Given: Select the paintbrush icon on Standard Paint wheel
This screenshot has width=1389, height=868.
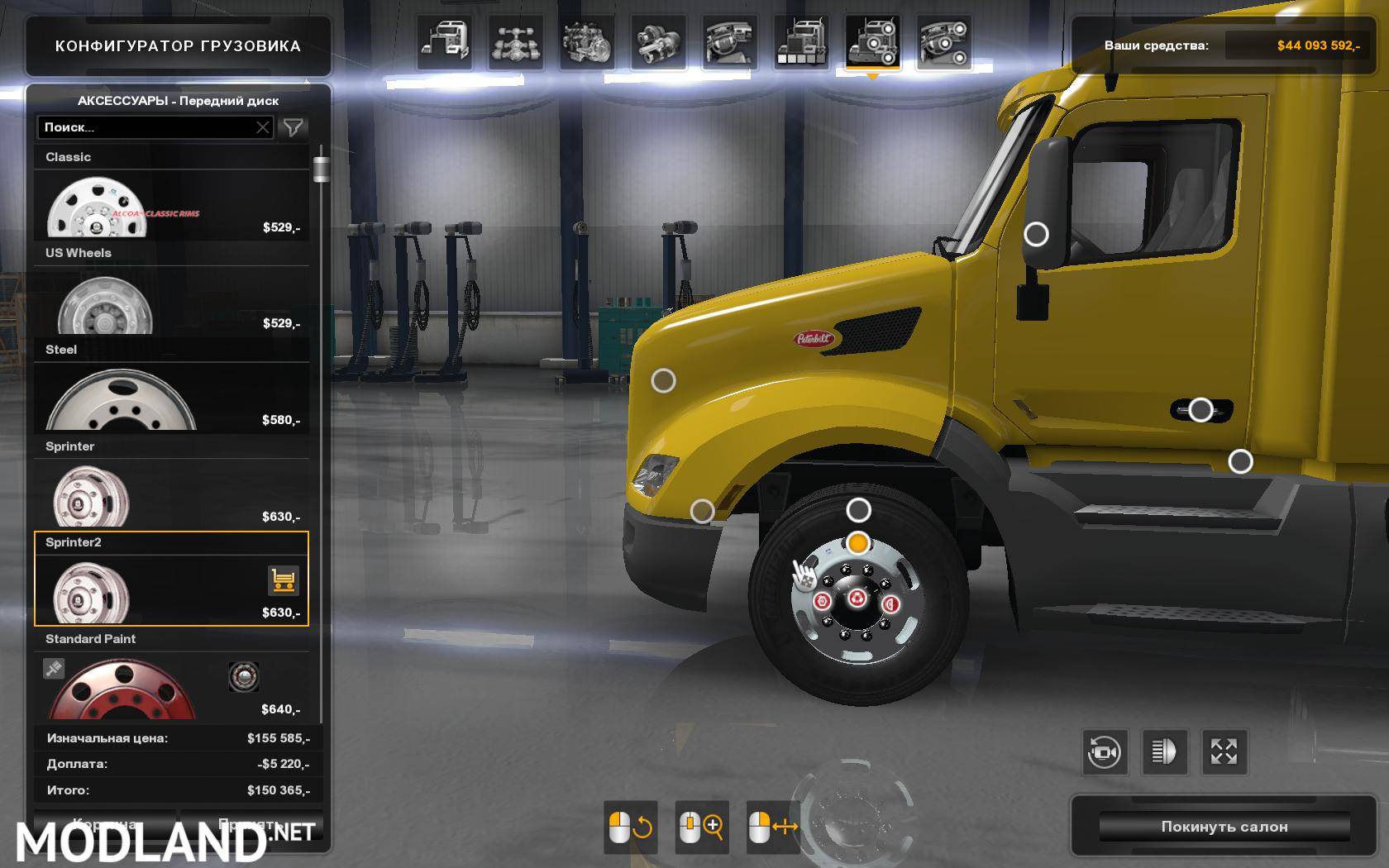Looking at the screenshot, I should 55,669.
